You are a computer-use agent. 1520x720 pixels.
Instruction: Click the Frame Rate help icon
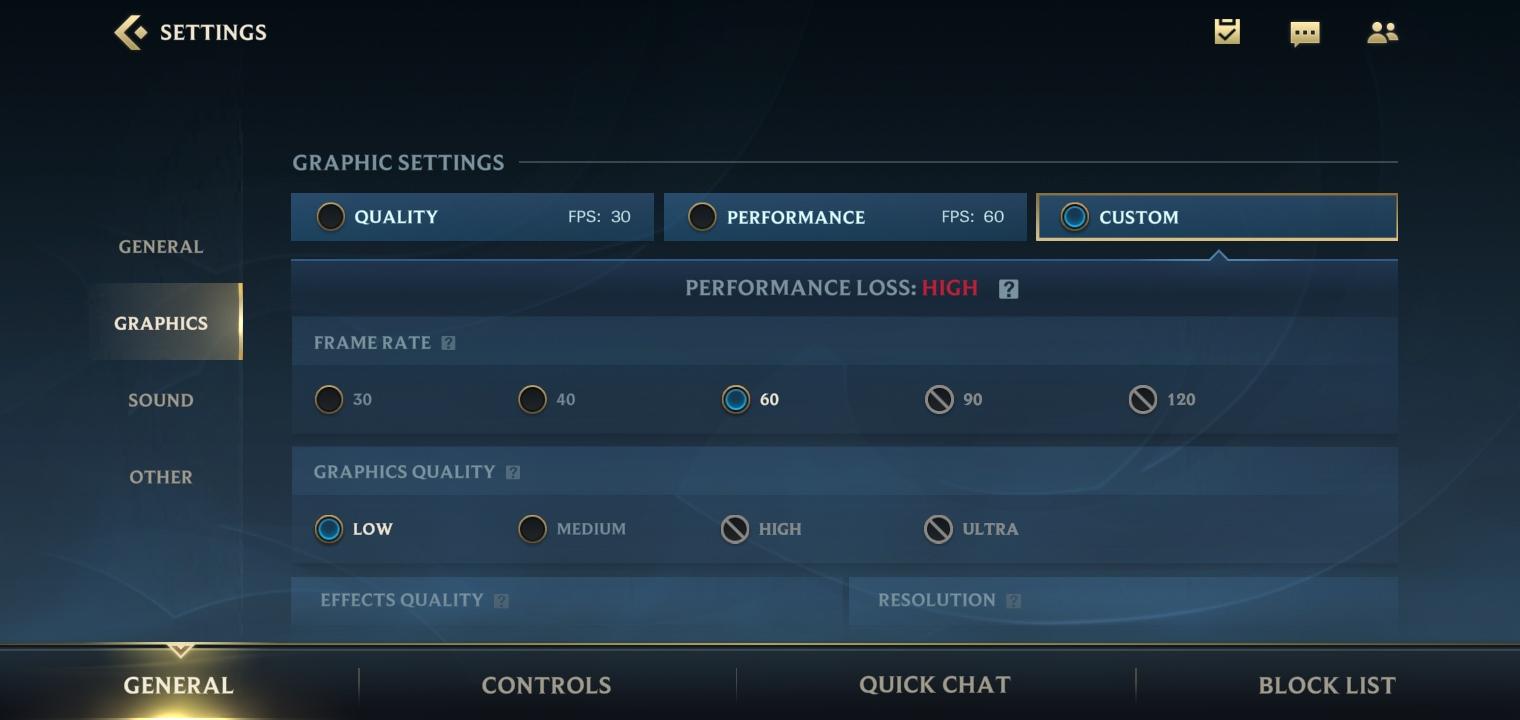(x=448, y=343)
